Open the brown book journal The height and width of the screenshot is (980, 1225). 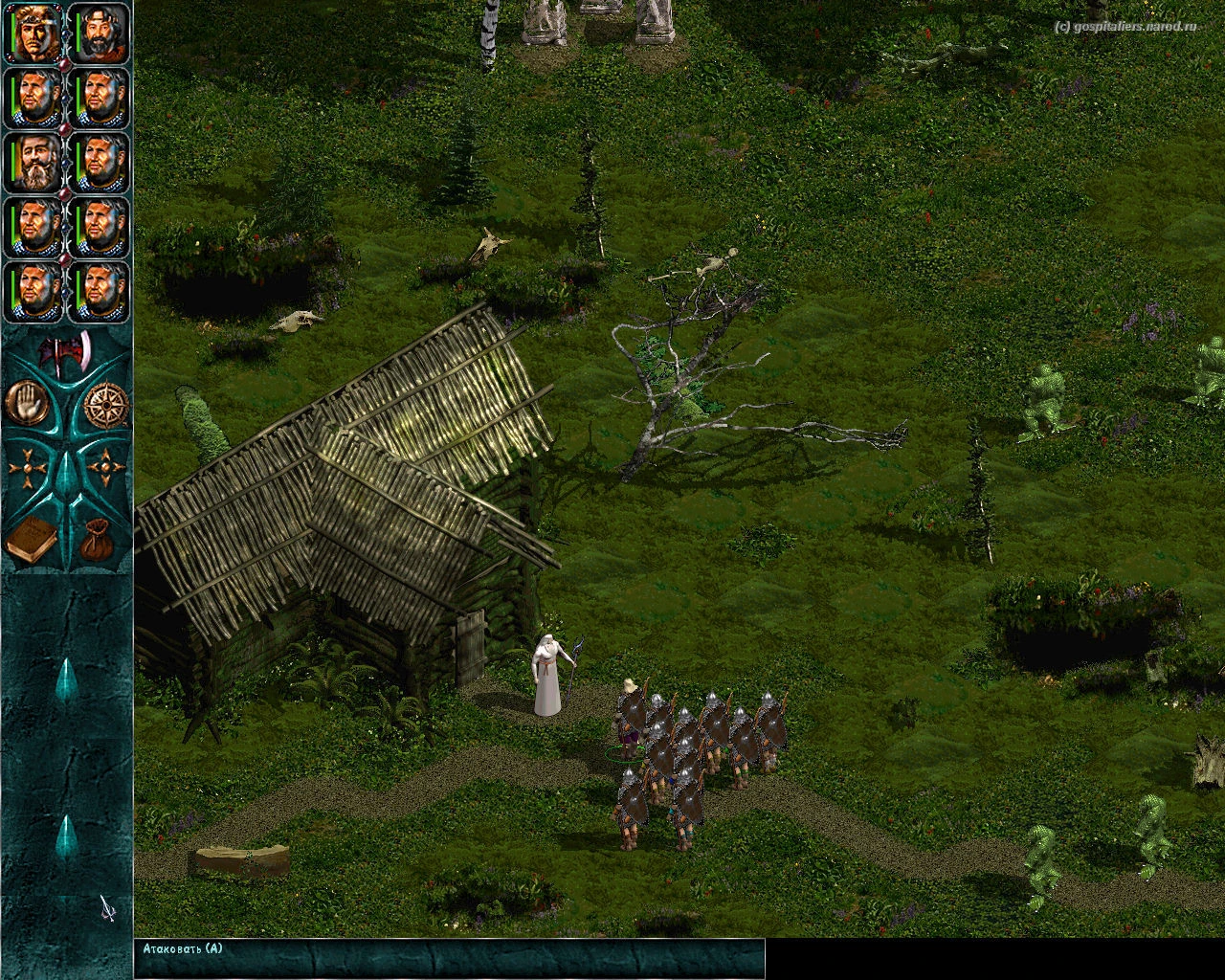pos(32,540)
